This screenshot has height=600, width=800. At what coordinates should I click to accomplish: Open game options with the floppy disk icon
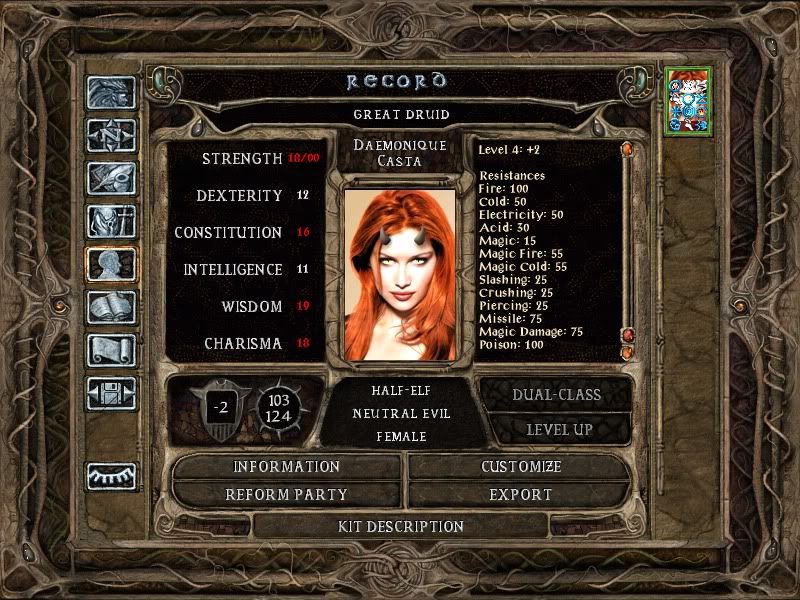111,393
